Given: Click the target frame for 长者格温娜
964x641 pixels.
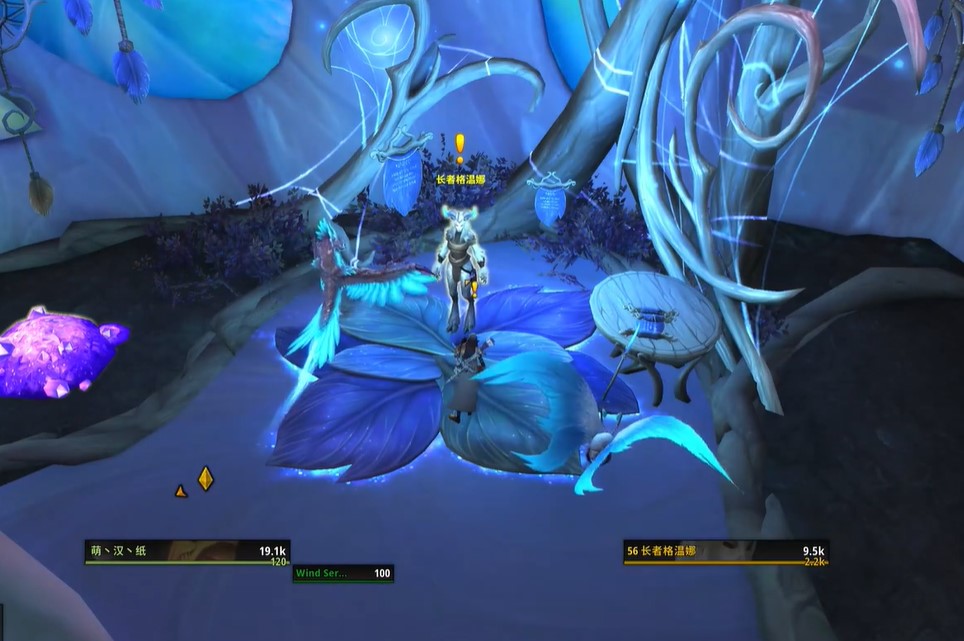Looking at the screenshot, I should click(726, 552).
